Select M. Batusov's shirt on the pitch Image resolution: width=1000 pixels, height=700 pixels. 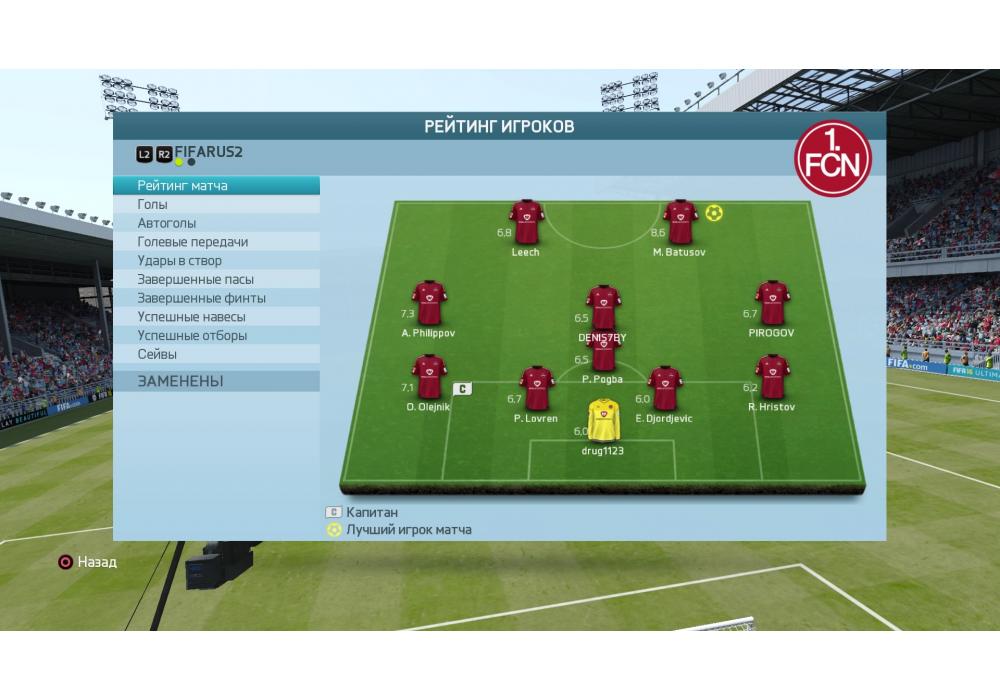(x=680, y=222)
